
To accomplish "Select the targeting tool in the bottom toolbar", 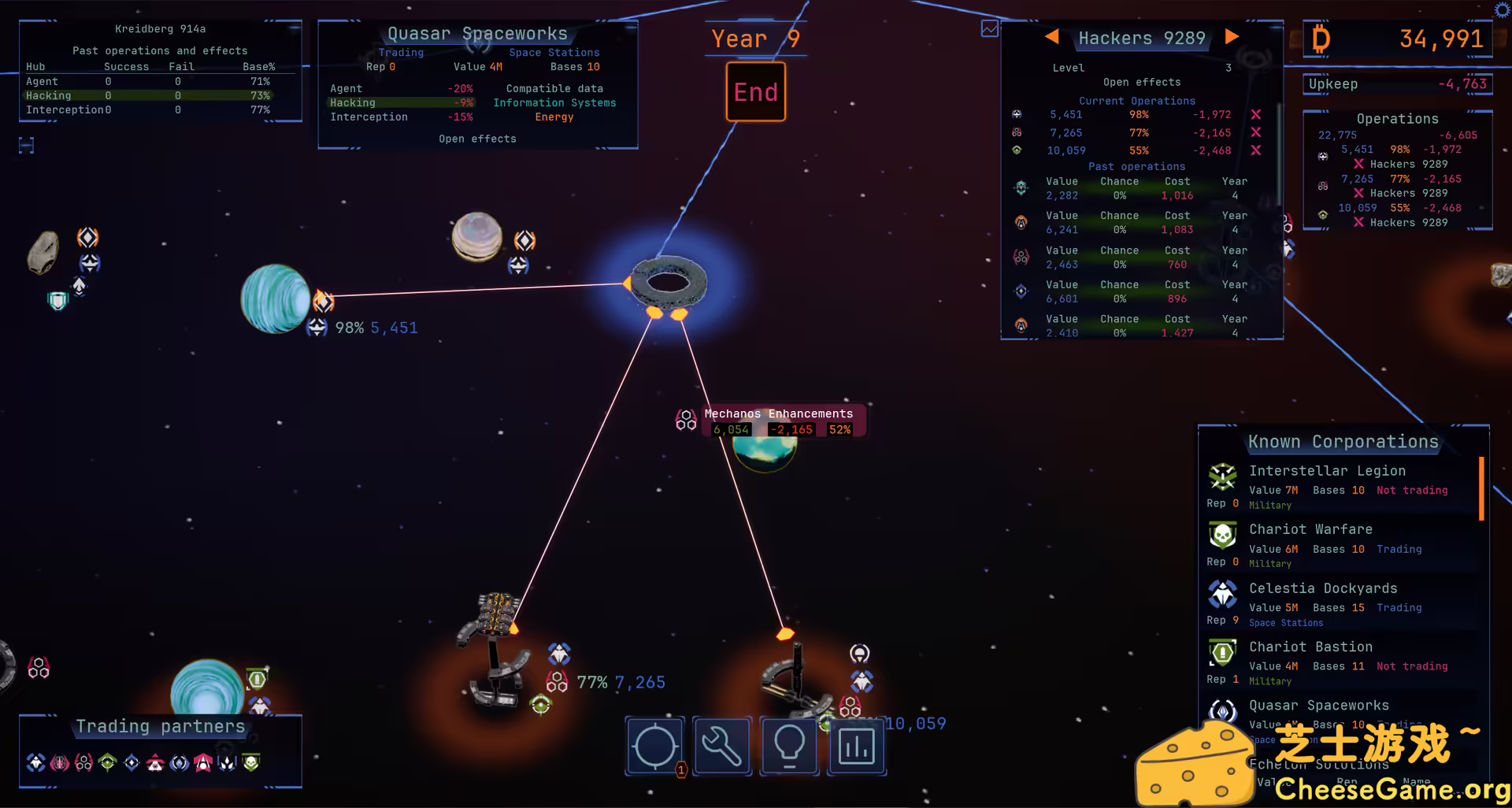I will [654, 746].
